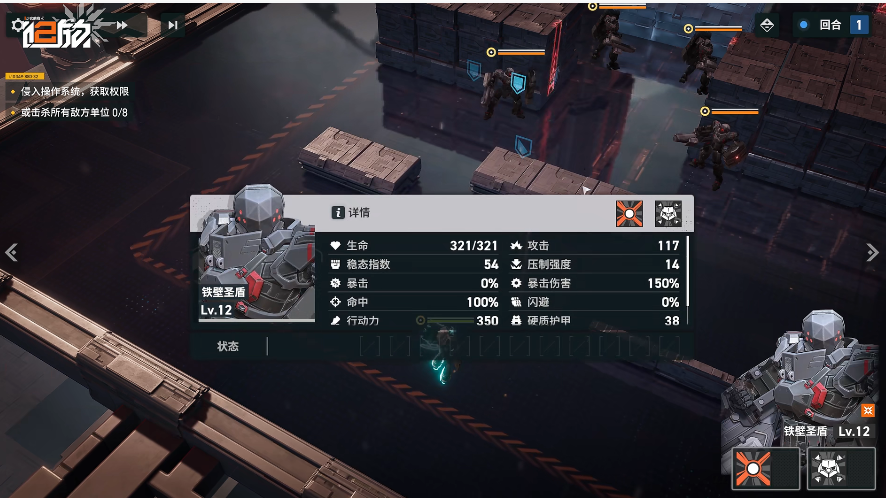Toggle fast-forward battle speed
This screenshot has width=886, height=498.
pyautogui.click(x=121, y=25)
